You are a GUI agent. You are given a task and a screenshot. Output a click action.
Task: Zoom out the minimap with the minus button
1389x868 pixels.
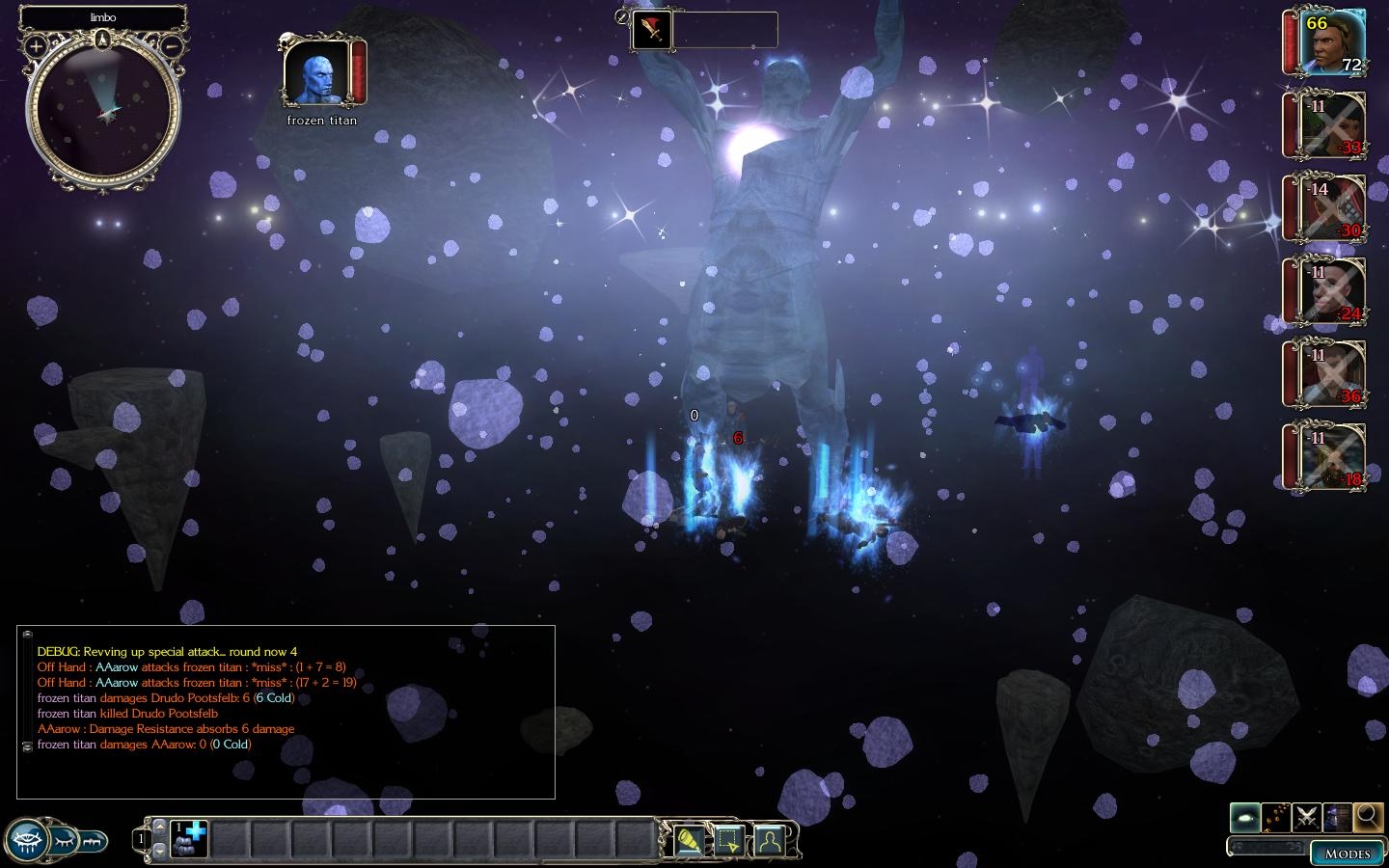pos(171,46)
